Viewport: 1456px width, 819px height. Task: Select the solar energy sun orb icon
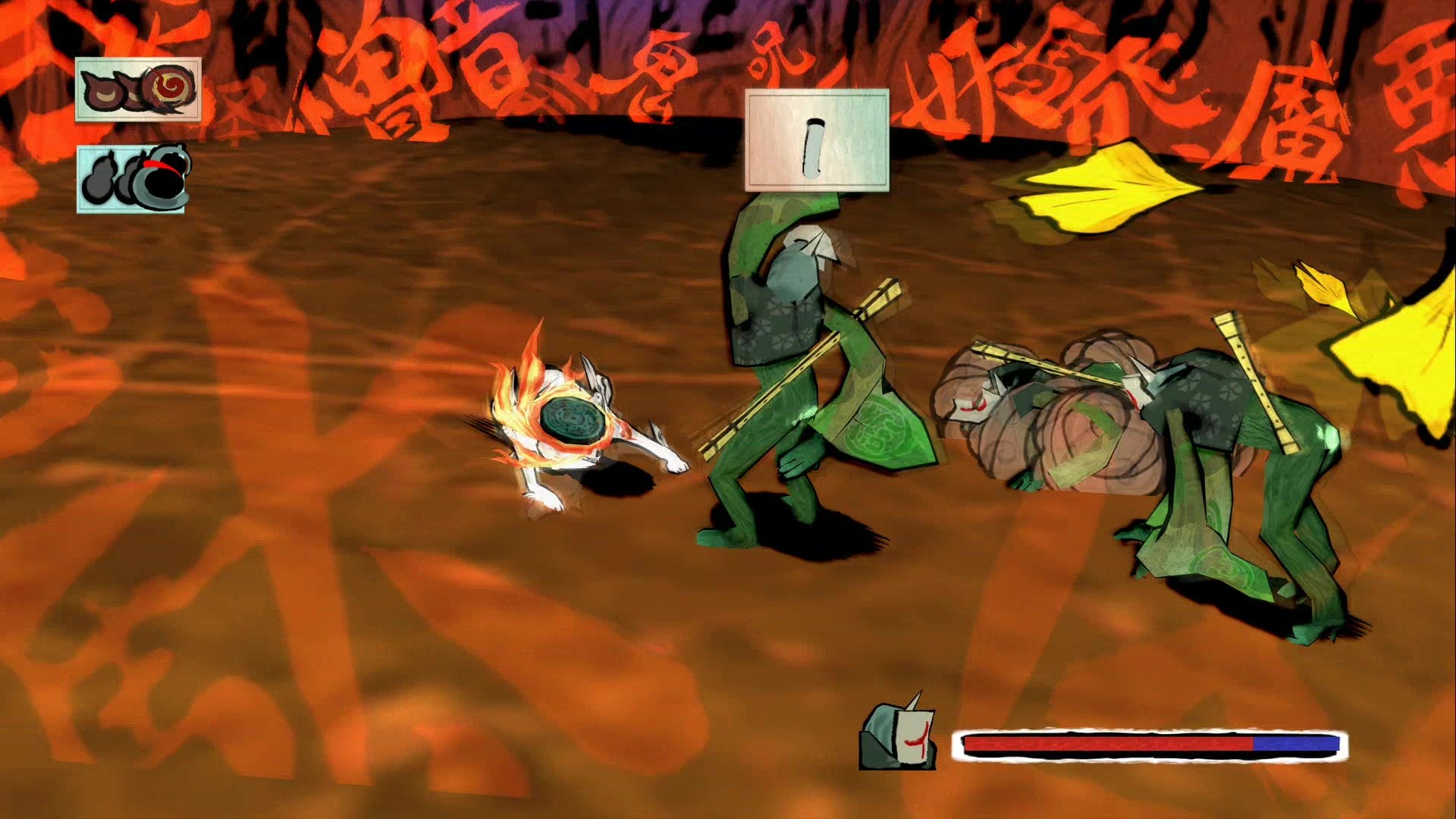[x=171, y=87]
